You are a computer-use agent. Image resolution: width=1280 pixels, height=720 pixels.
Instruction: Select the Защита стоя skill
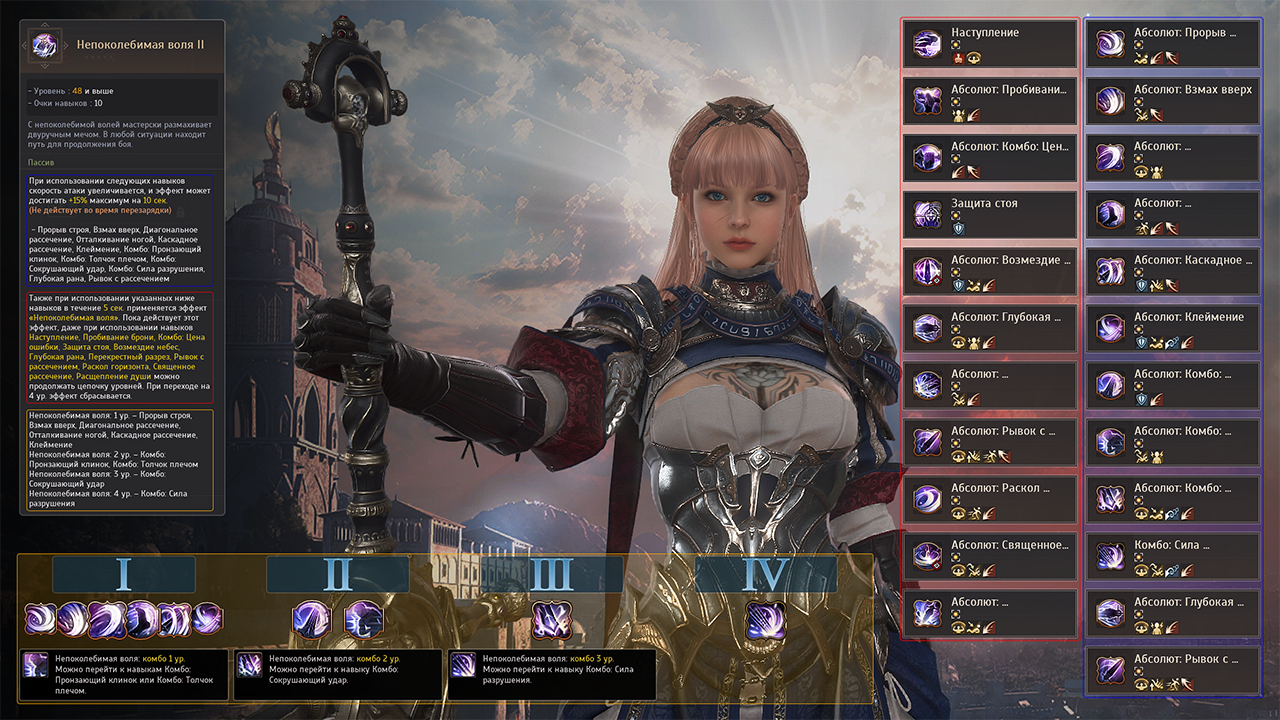pos(990,215)
